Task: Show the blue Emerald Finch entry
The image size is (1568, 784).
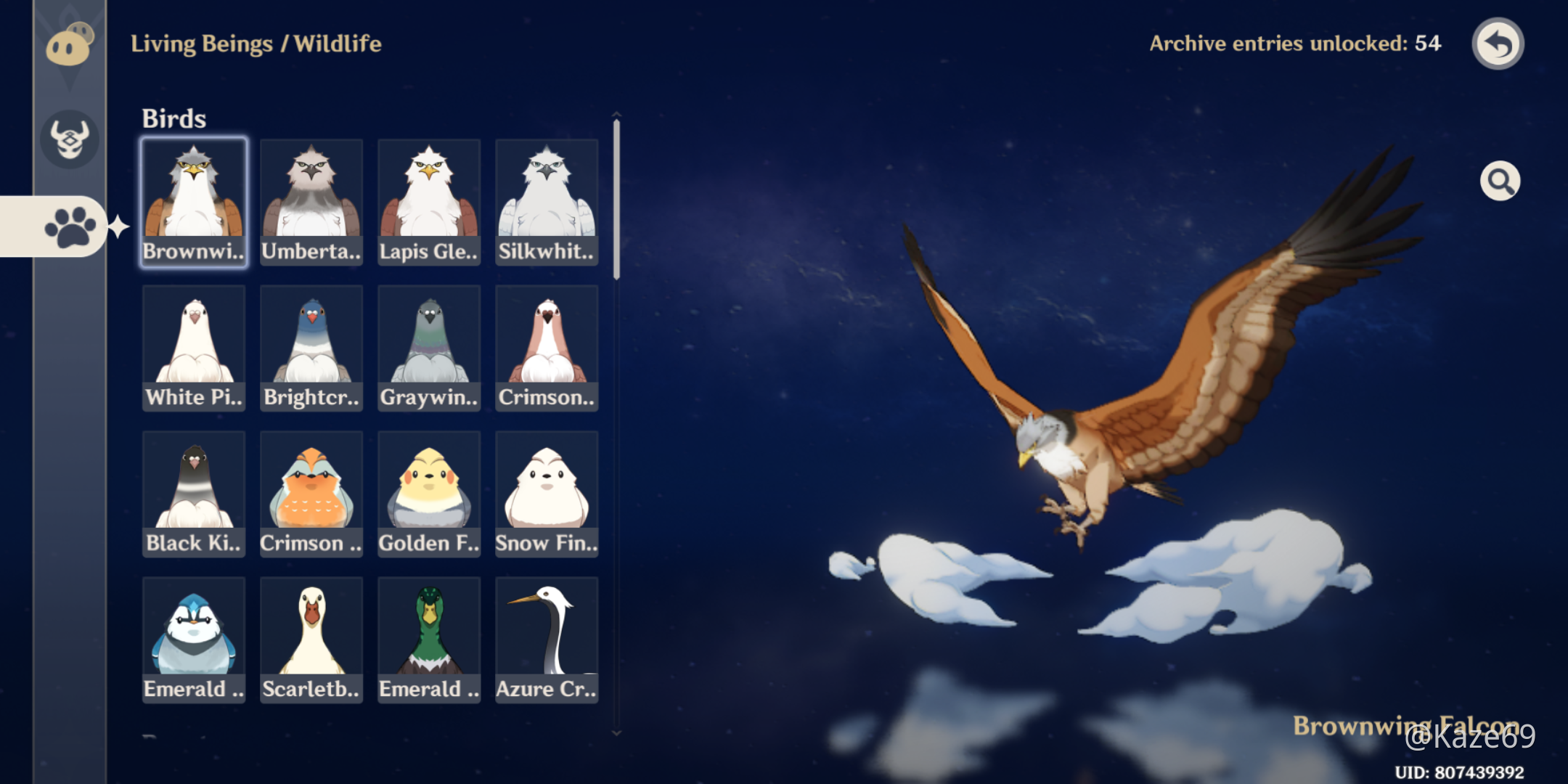Action: 194,640
